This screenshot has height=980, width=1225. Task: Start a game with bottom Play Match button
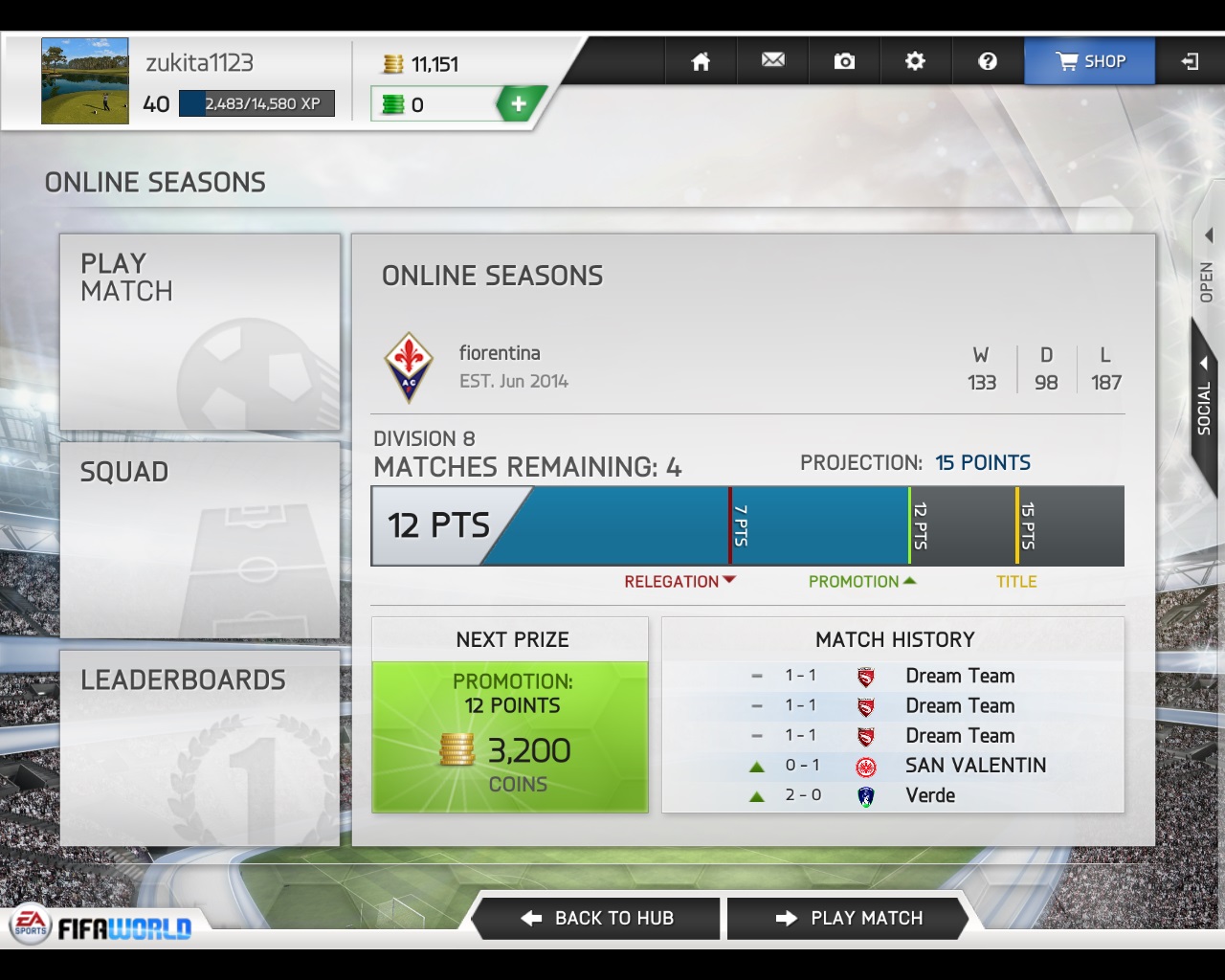coord(849,919)
